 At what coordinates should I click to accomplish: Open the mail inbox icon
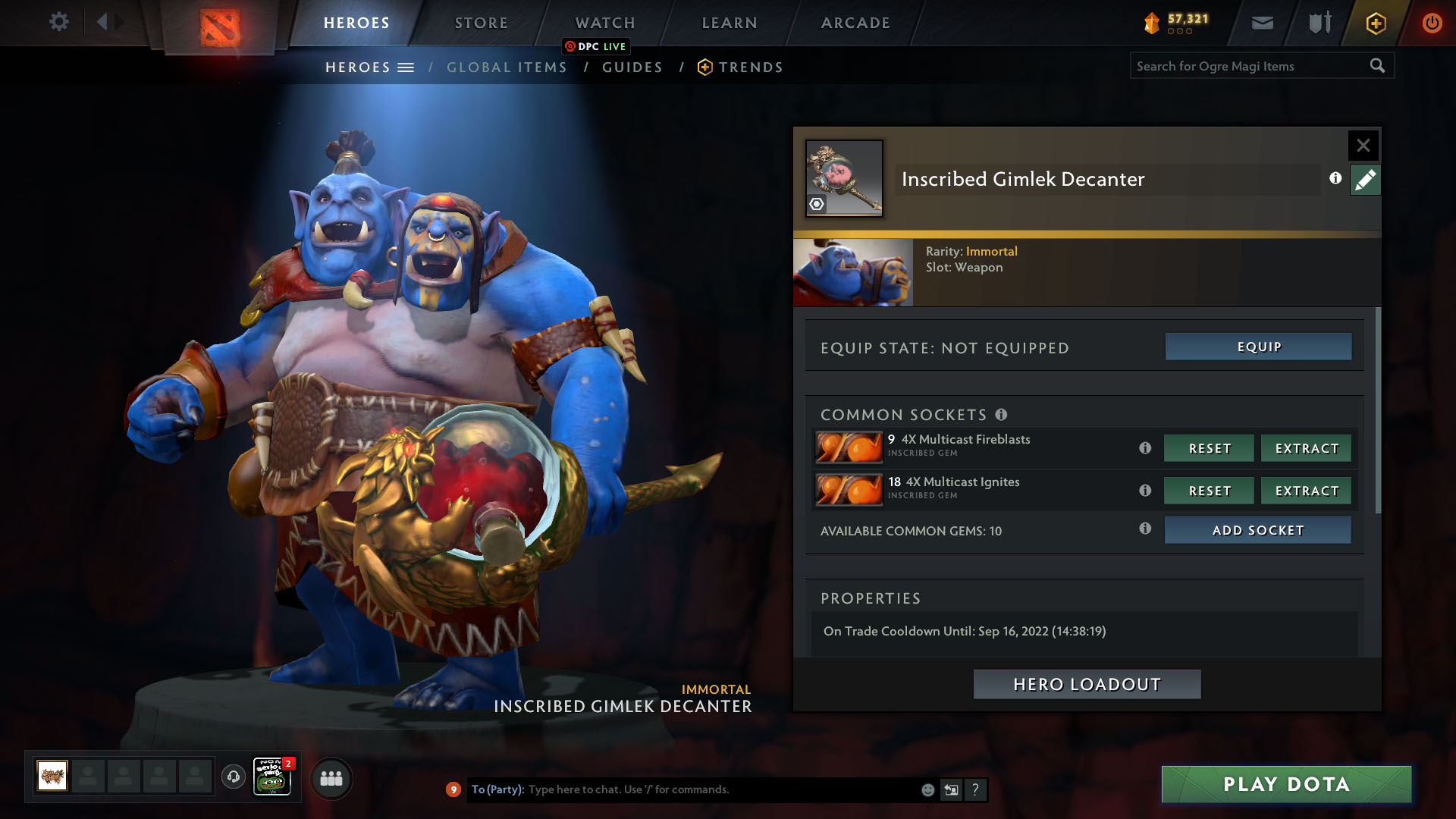coord(1262,23)
